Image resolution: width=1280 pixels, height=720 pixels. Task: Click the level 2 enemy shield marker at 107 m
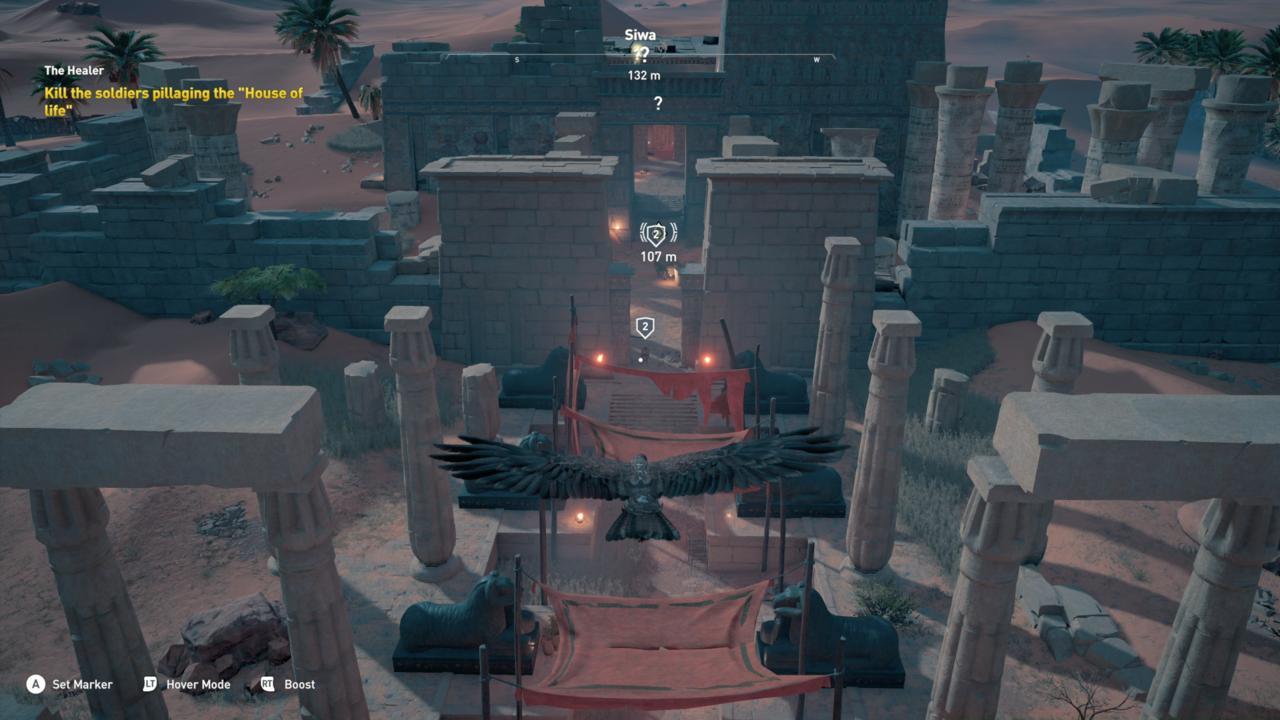[x=657, y=233]
